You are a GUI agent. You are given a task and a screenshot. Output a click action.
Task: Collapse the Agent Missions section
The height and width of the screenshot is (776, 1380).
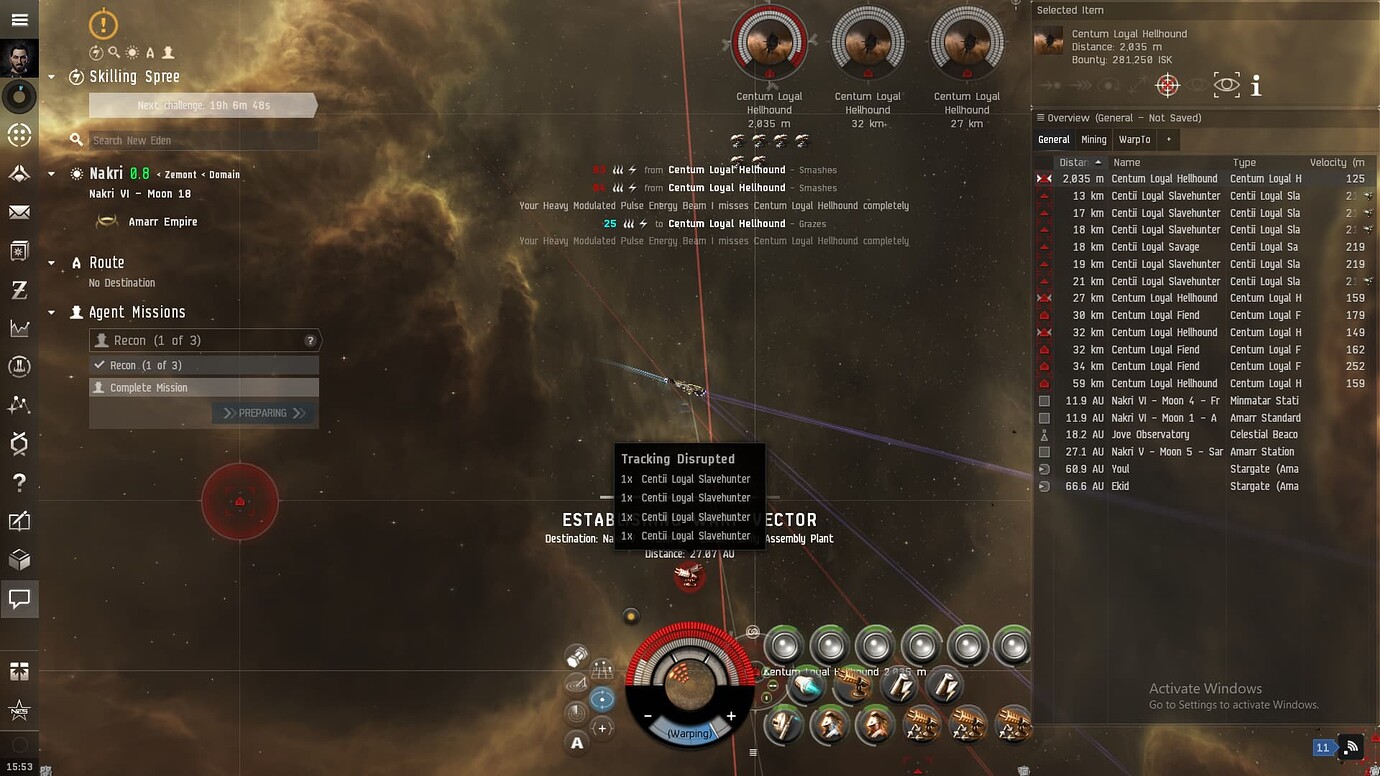(52, 312)
